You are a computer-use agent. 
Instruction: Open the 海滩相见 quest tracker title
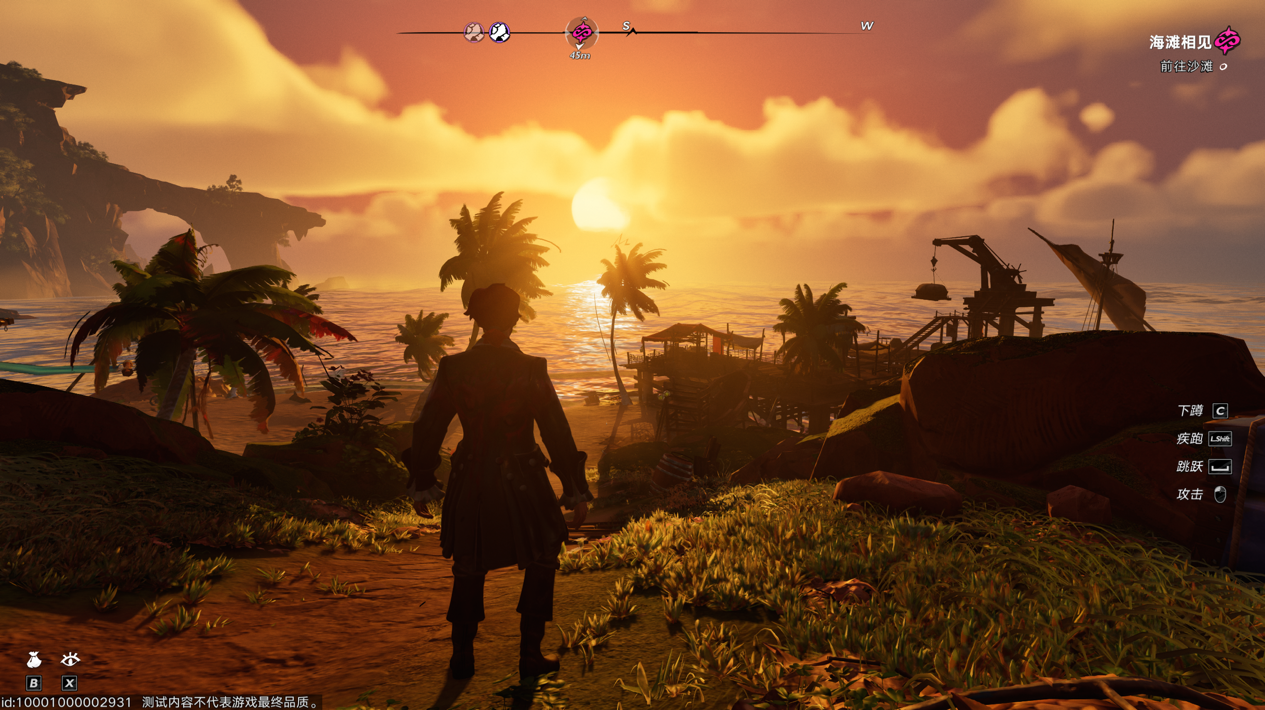[1180, 43]
